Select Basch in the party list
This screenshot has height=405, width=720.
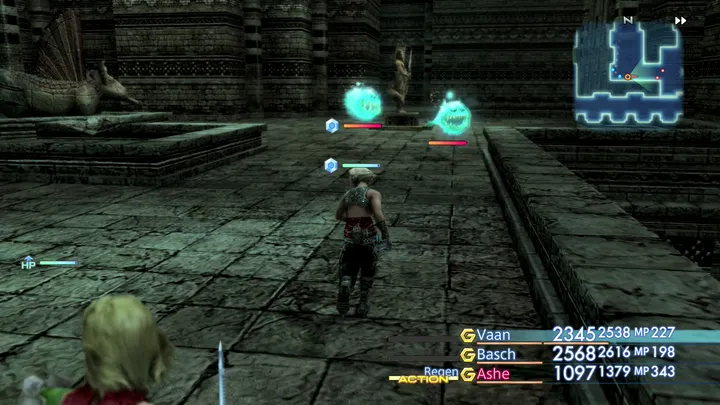tap(496, 354)
